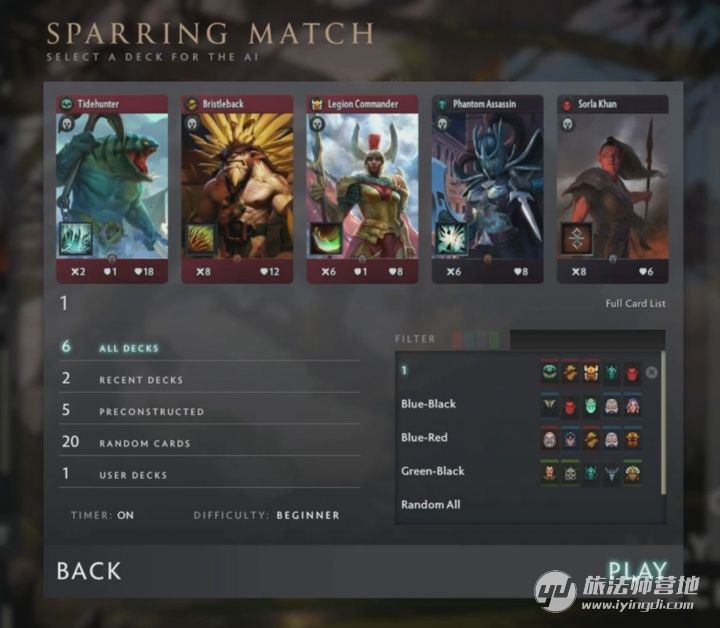Screen dimensions: 720x628
Task: Show the All Decks category
Action: (128, 348)
